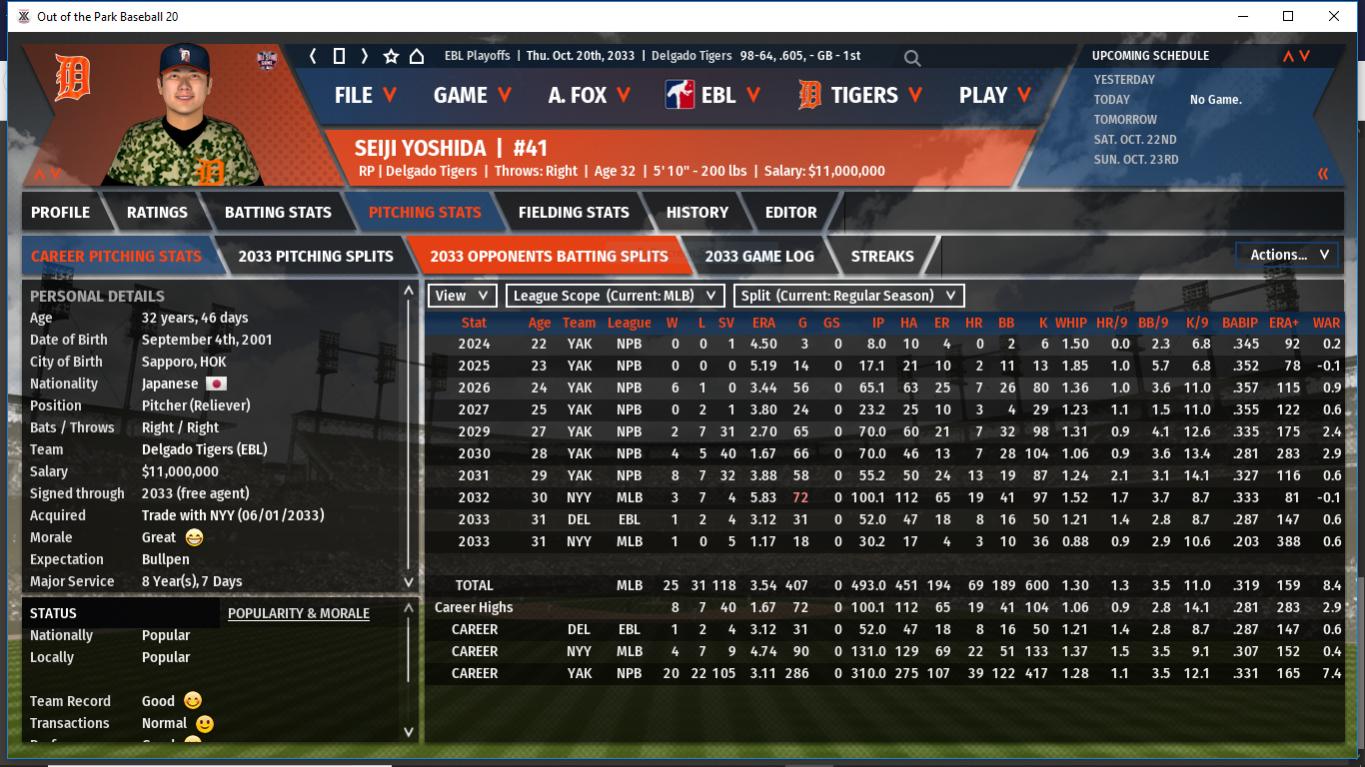Open the League Scope dropdown
Screen dimensions: 1365x767
(x=615, y=296)
